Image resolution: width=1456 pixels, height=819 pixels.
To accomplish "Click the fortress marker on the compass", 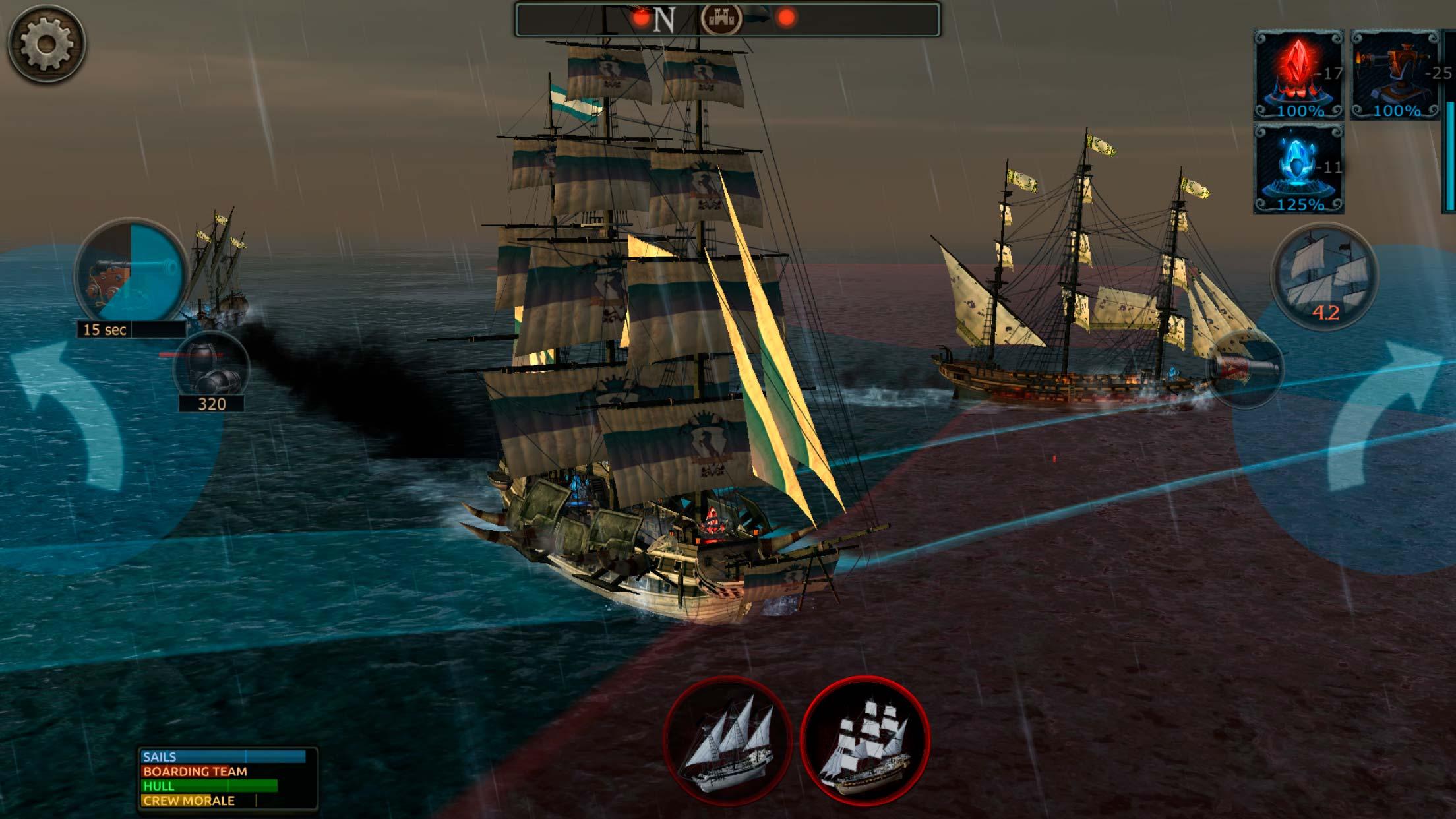I will (721, 18).
